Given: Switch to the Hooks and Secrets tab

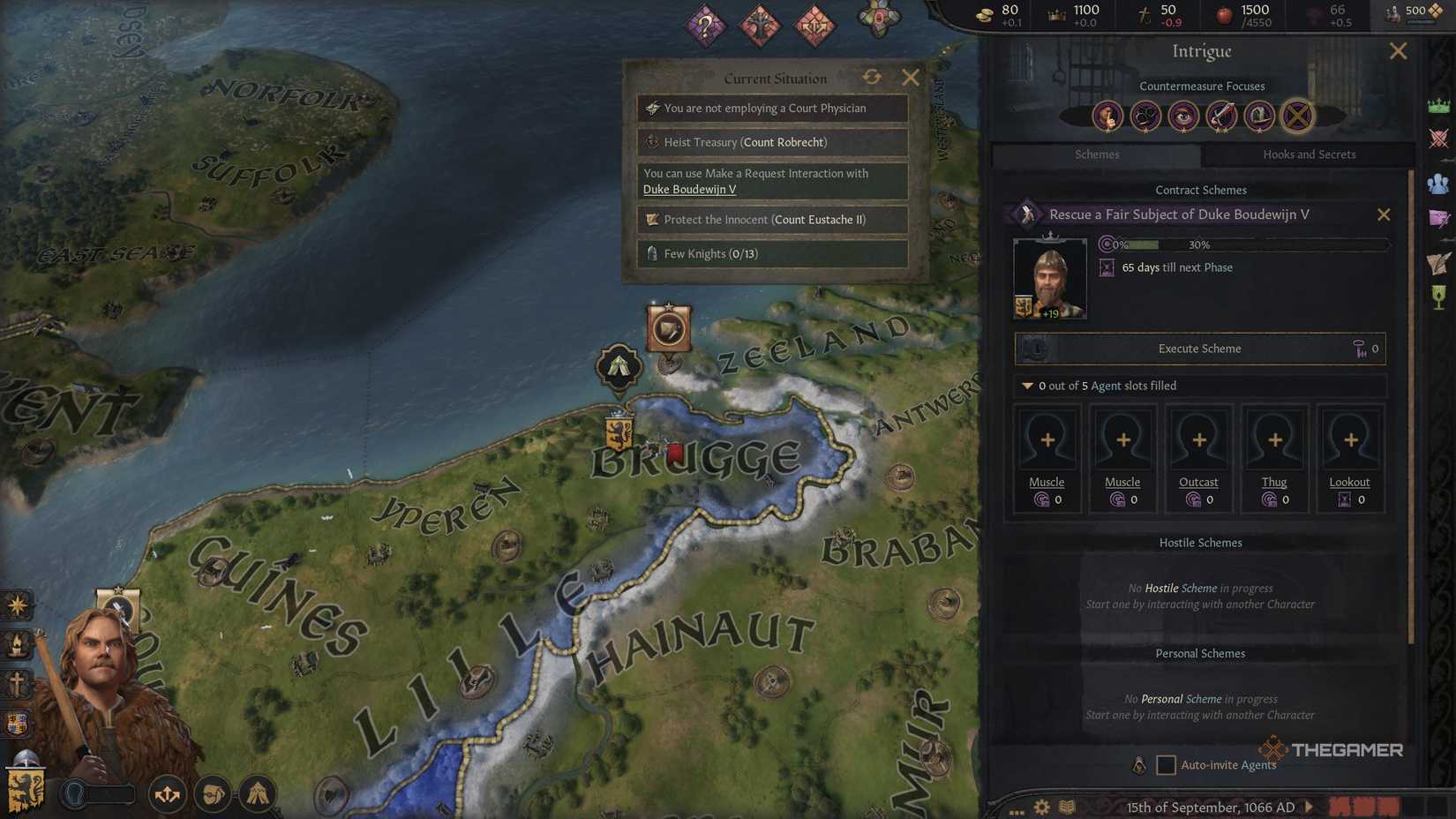Looking at the screenshot, I should point(1310,154).
